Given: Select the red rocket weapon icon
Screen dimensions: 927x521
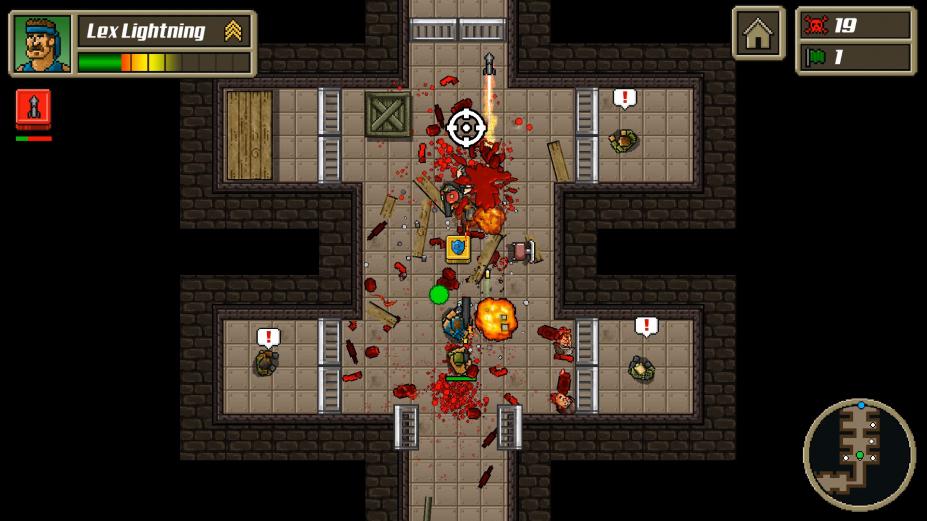Looking at the screenshot, I should click(x=33, y=108).
